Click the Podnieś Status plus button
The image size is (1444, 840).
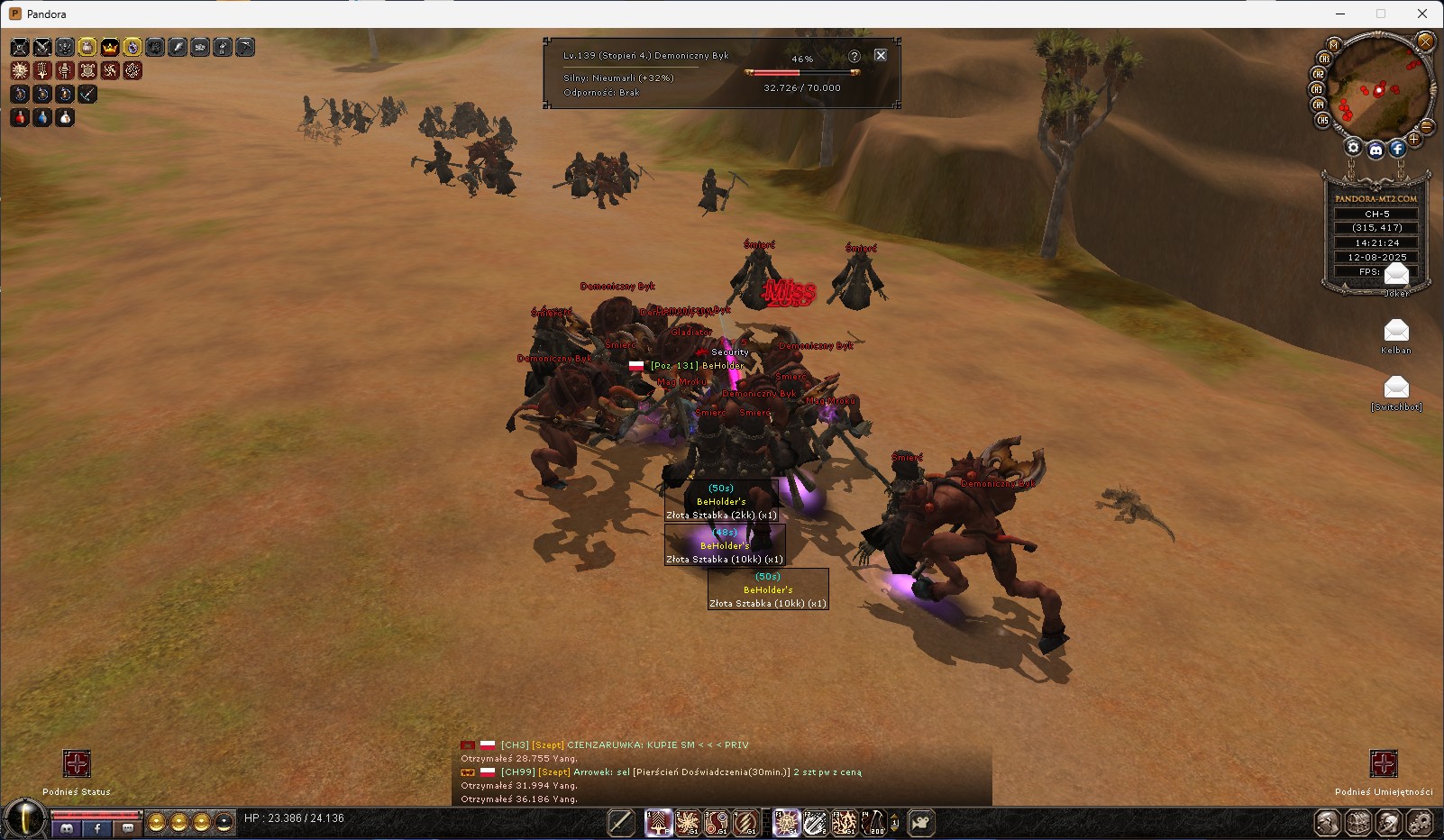pyautogui.click(x=77, y=764)
